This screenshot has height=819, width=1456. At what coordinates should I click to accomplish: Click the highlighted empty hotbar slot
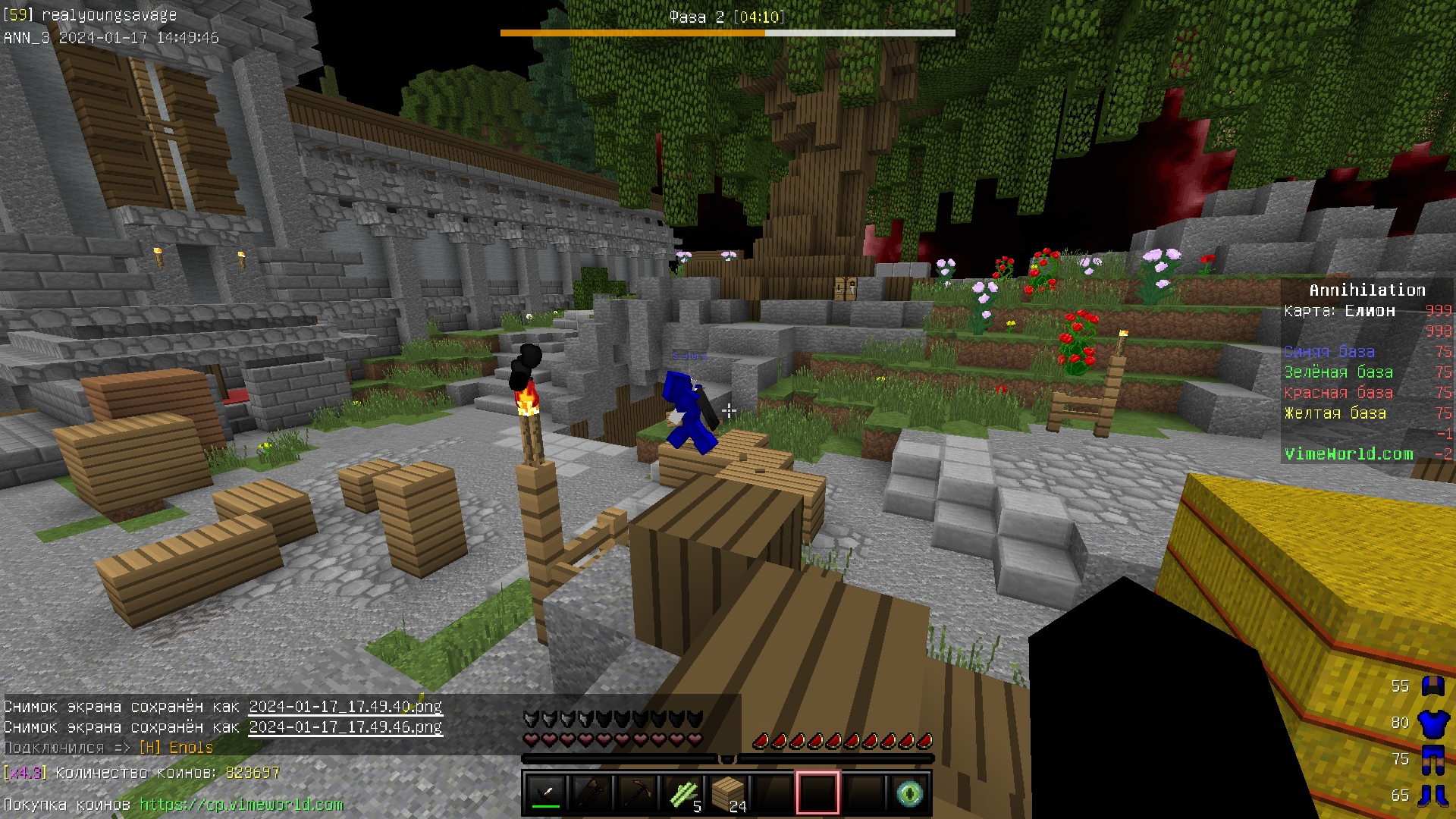click(x=817, y=793)
